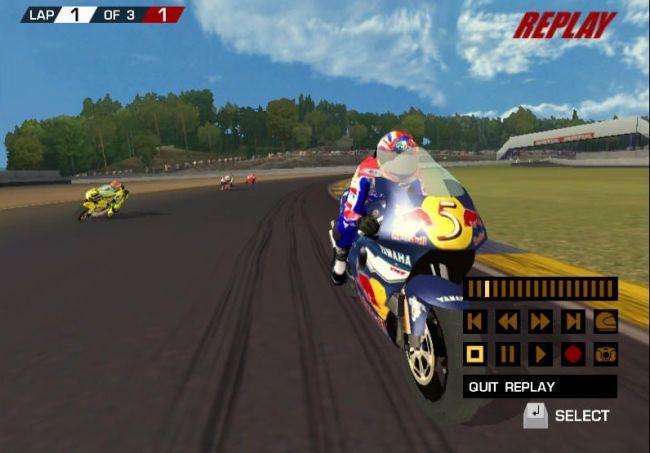Rewind the replay
The image size is (650, 453).
pos(508,321)
